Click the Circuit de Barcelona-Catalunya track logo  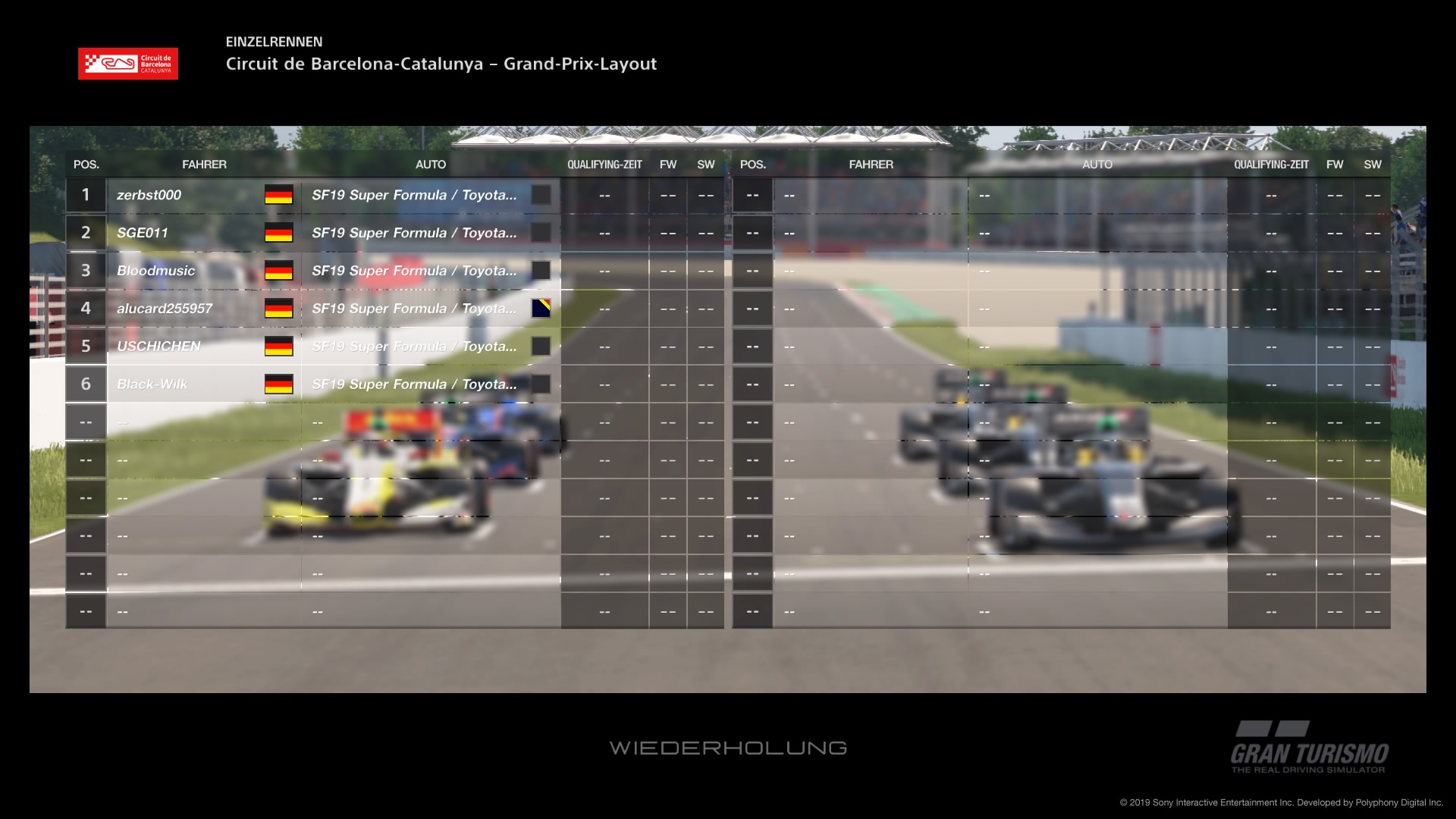128,64
